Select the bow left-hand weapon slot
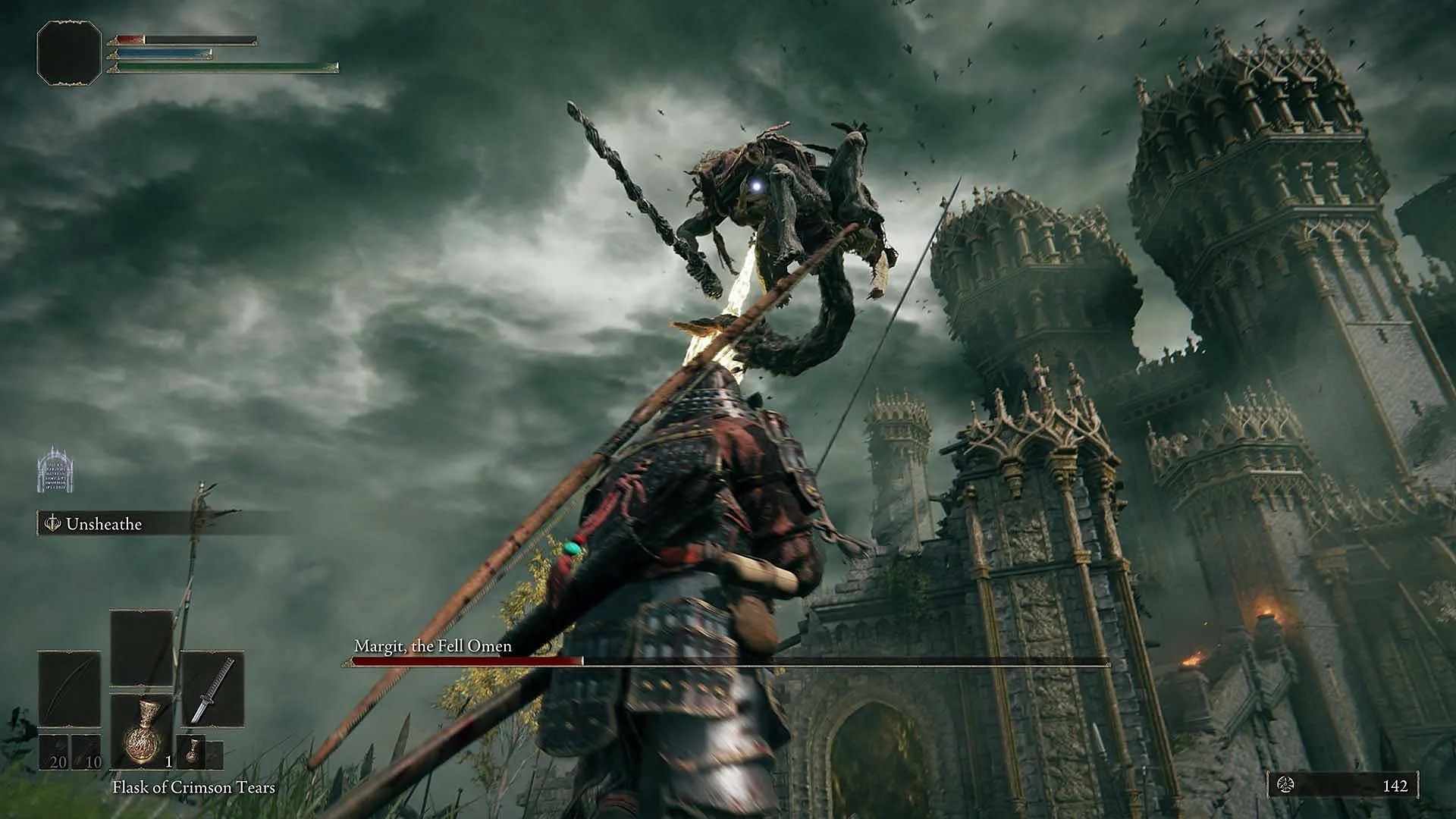 pos(69,689)
